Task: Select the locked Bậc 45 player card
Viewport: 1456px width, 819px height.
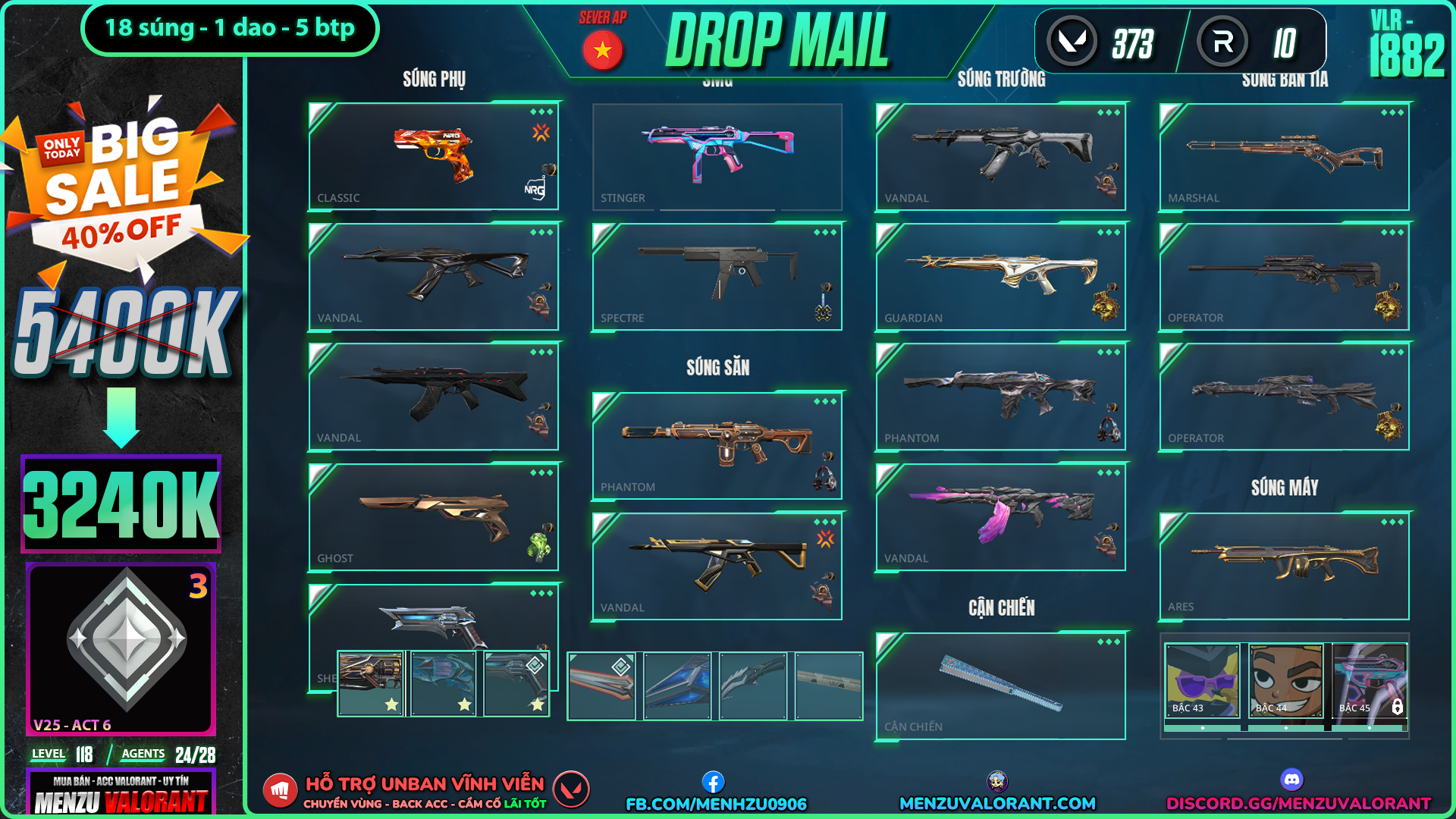Action: 1370,680
